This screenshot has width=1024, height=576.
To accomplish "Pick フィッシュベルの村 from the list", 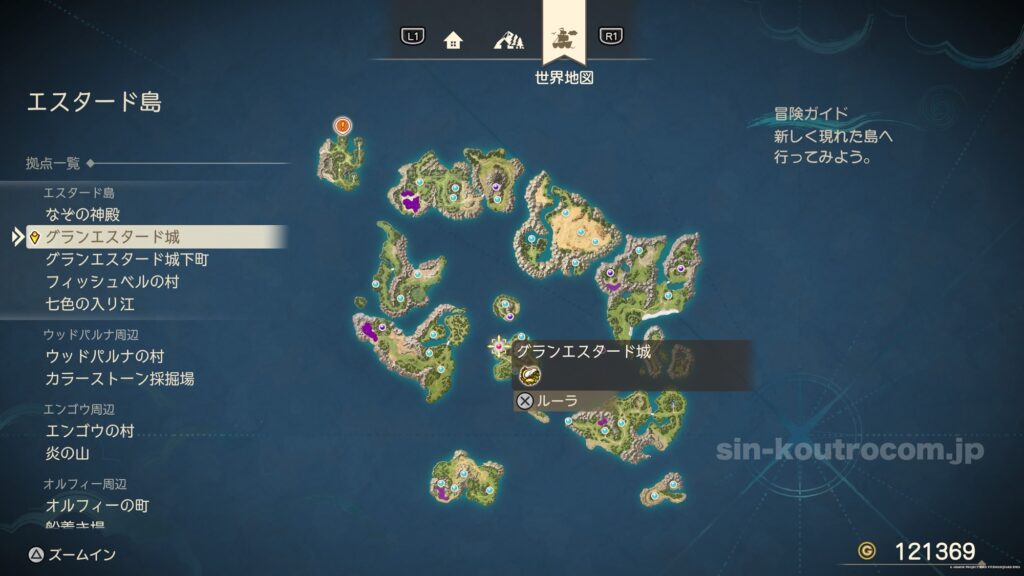I will point(112,282).
